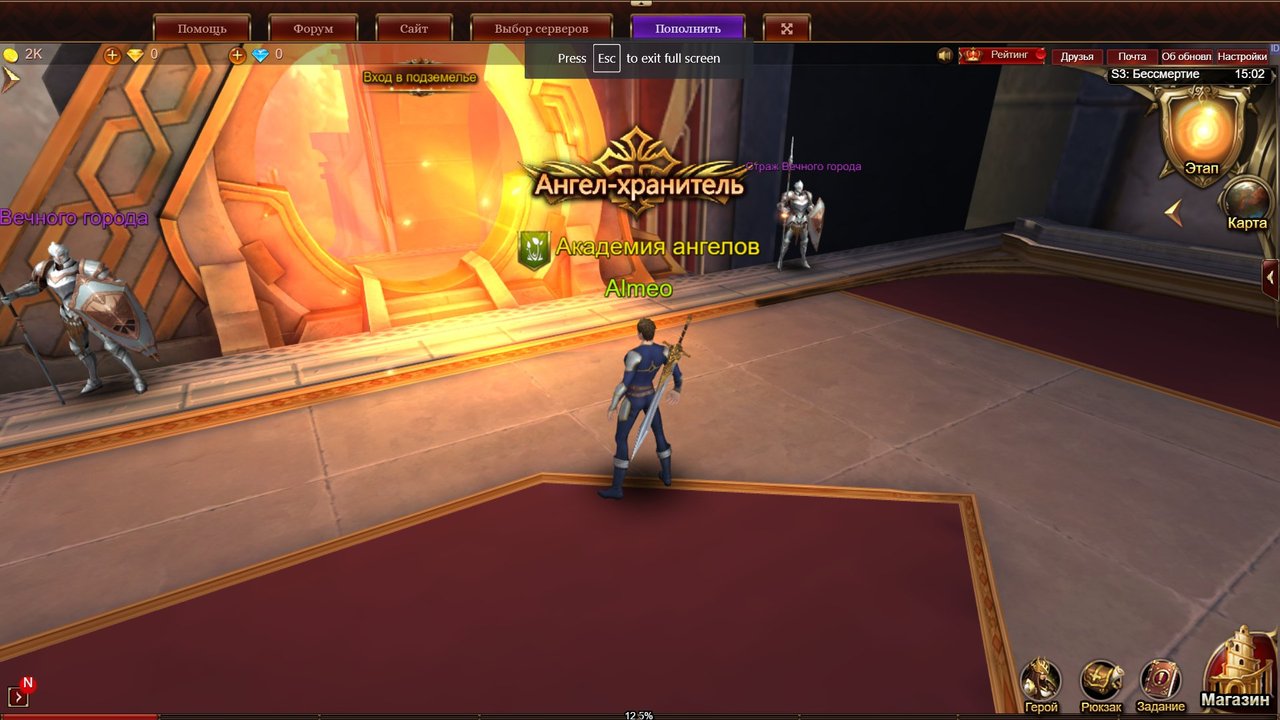Check the Почта mailbox
The height and width of the screenshot is (720, 1280).
point(1132,57)
